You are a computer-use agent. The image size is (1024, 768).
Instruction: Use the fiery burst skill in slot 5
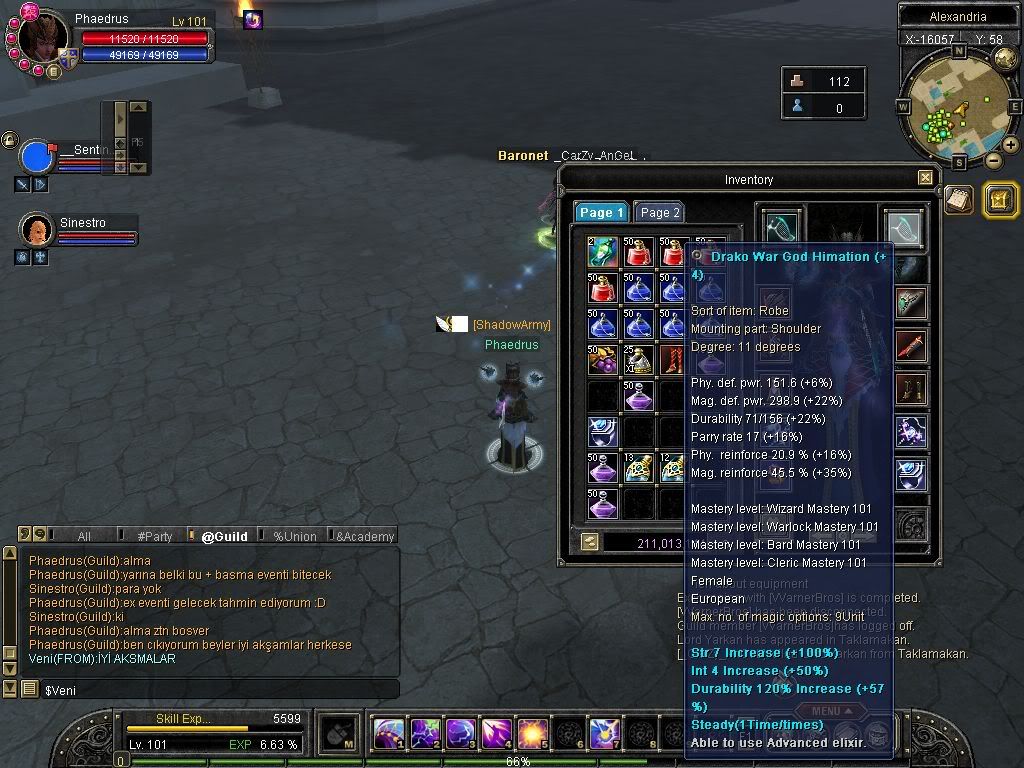point(530,733)
